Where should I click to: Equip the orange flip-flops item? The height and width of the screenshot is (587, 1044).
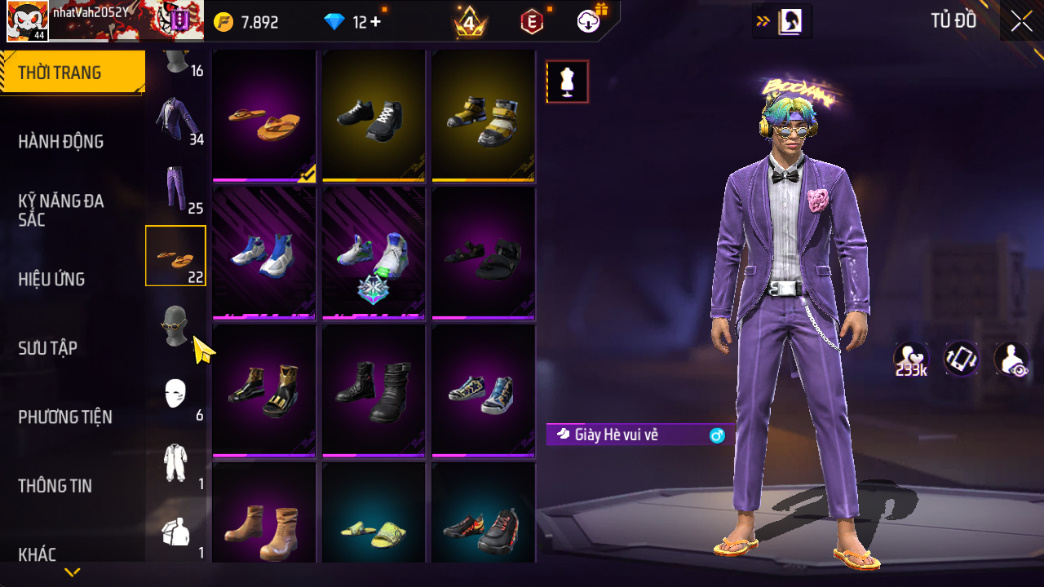click(x=265, y=116)
